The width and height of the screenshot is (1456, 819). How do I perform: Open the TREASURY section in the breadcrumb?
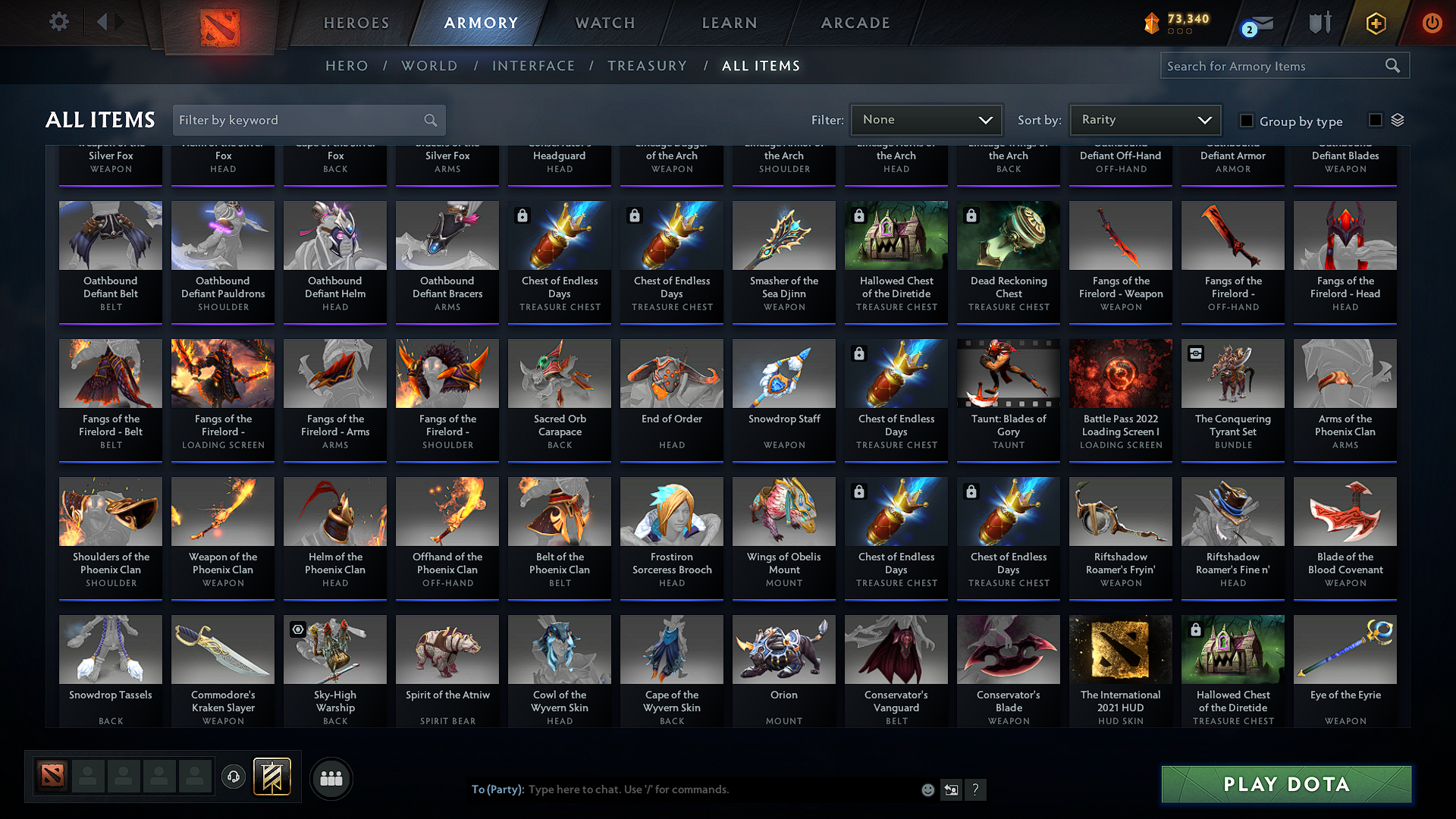click(x=647, y=65)
